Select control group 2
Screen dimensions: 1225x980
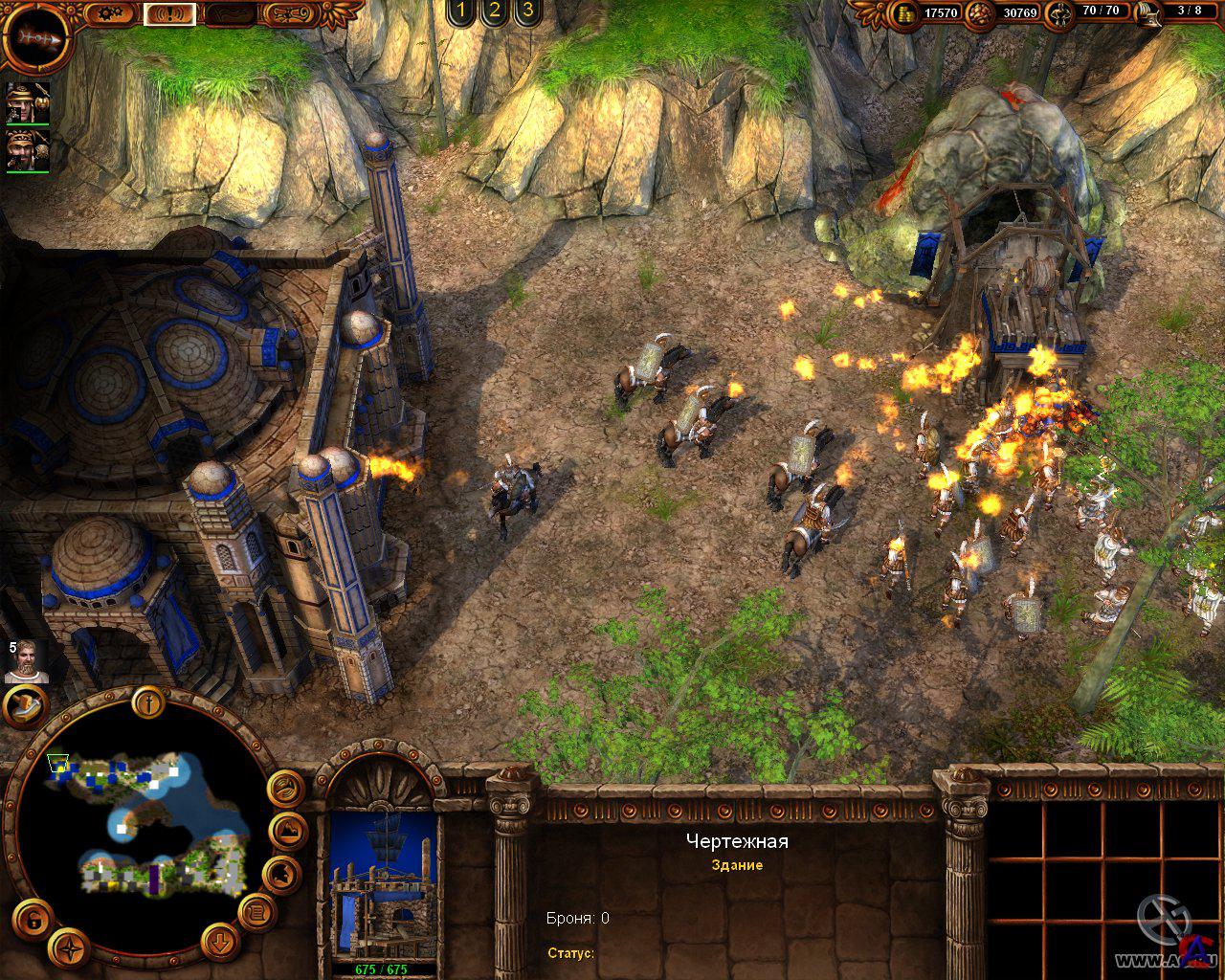point(494,11)
